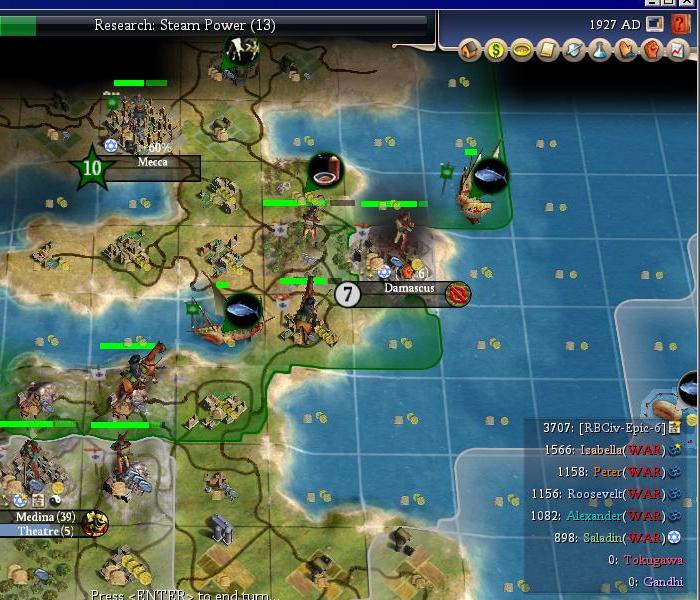700x600 pixels.
Task: Contact Roosevelt from the scoreboard
Action: (x=606, y=494)
